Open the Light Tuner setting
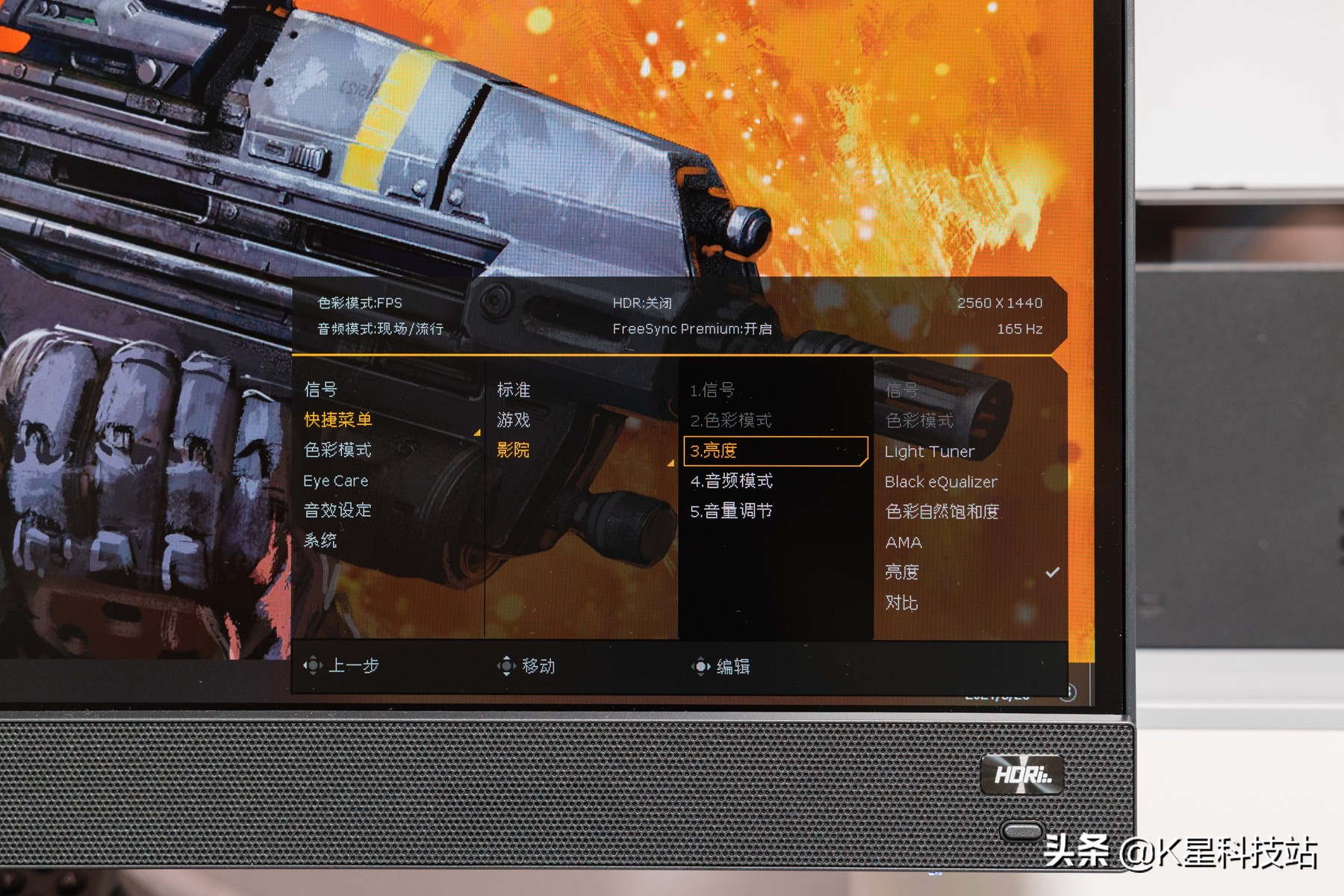Viewport: 1344px width, 896px height. click(x=930, y=451)
